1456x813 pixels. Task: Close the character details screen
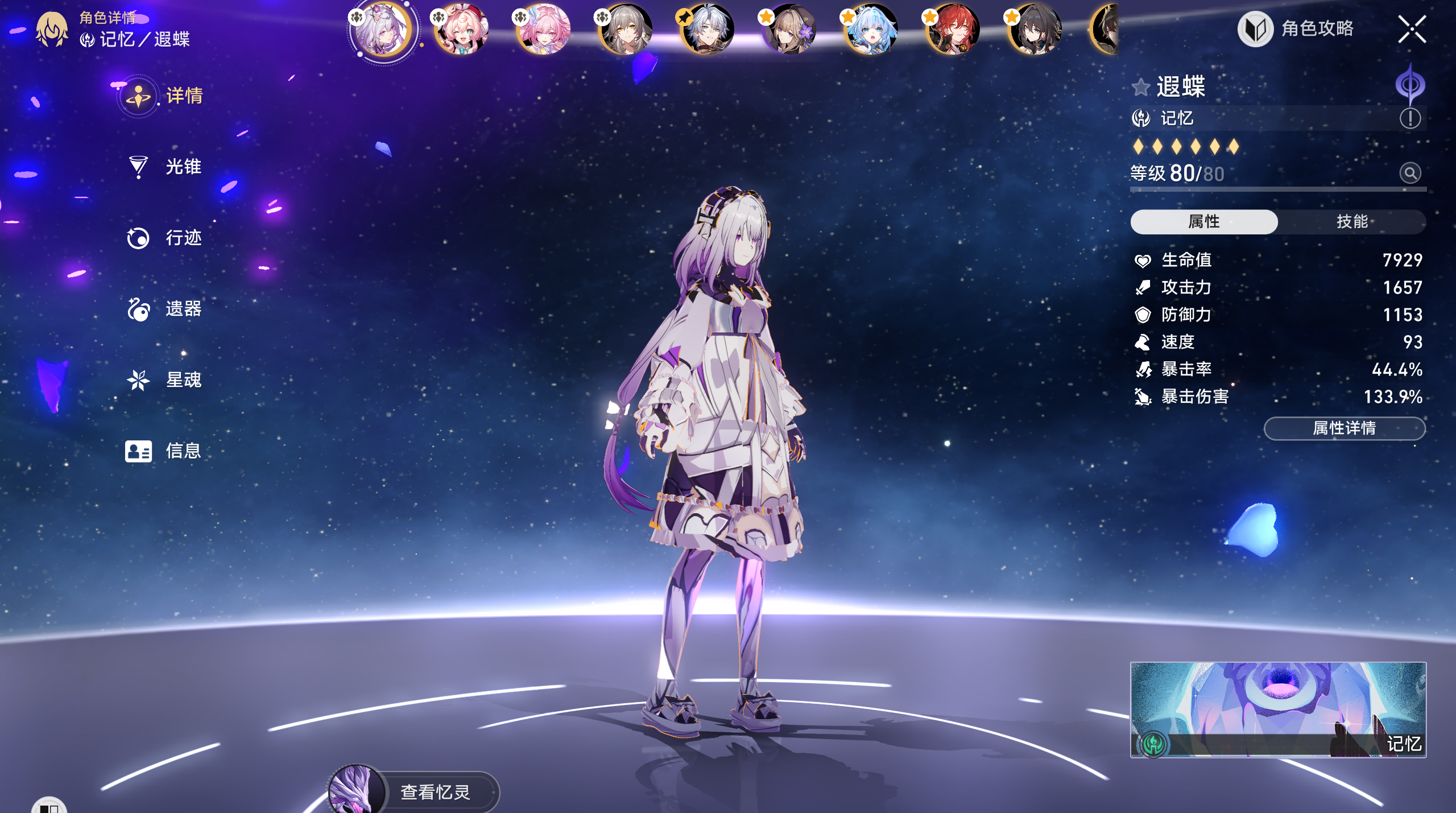coord(1412,29)
